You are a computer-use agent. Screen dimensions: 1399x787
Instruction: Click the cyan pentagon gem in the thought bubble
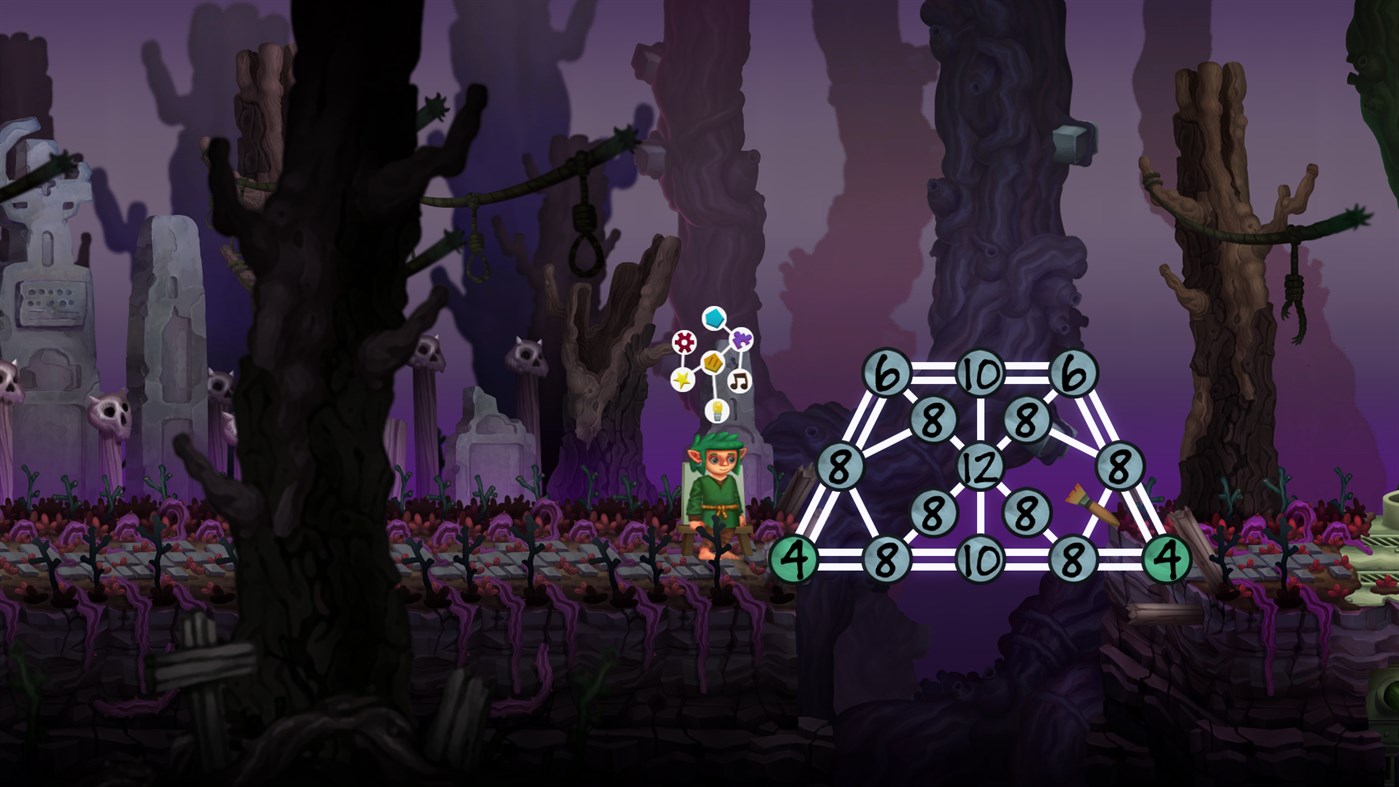pos(714,318)
